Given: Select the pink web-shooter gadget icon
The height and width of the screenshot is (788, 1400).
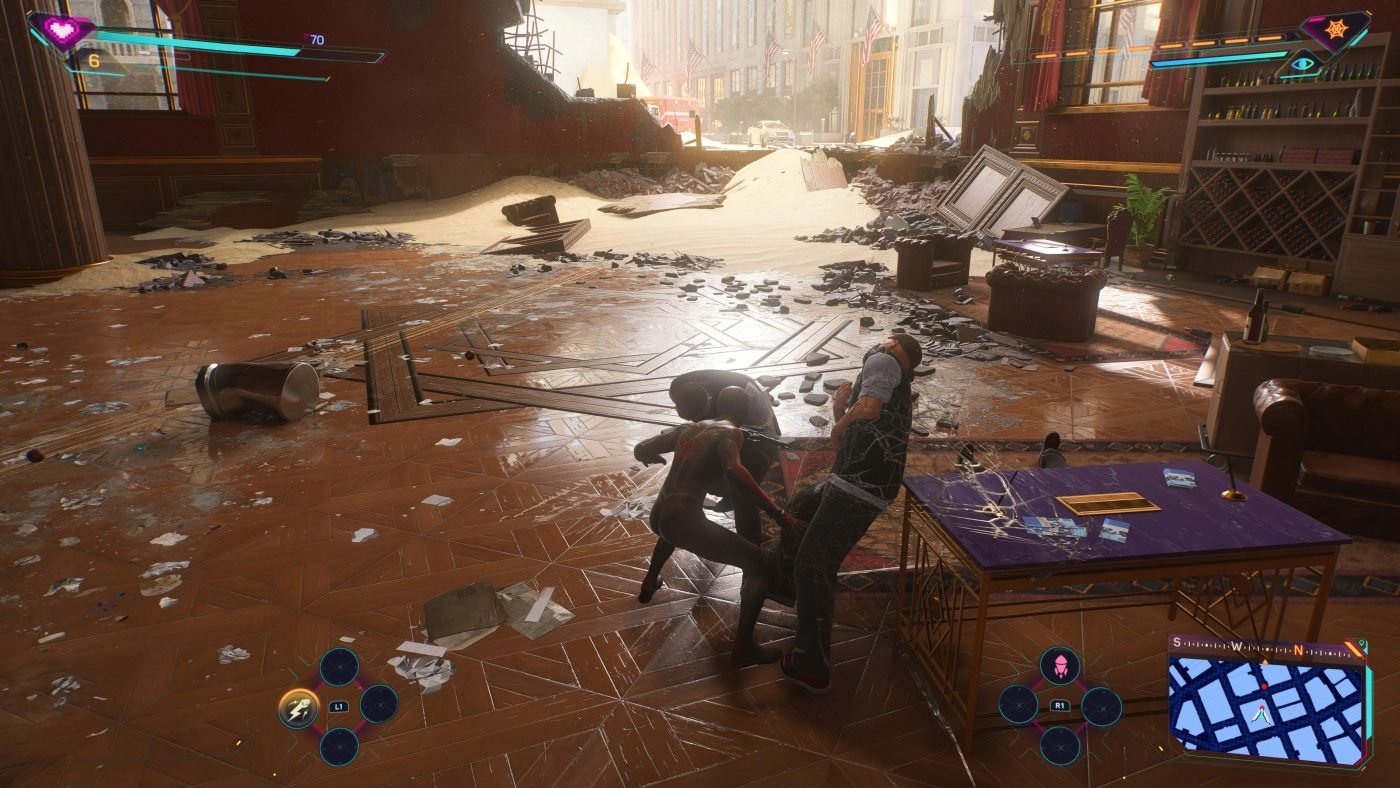Looking at the screenshot, I should point(1059,666).
